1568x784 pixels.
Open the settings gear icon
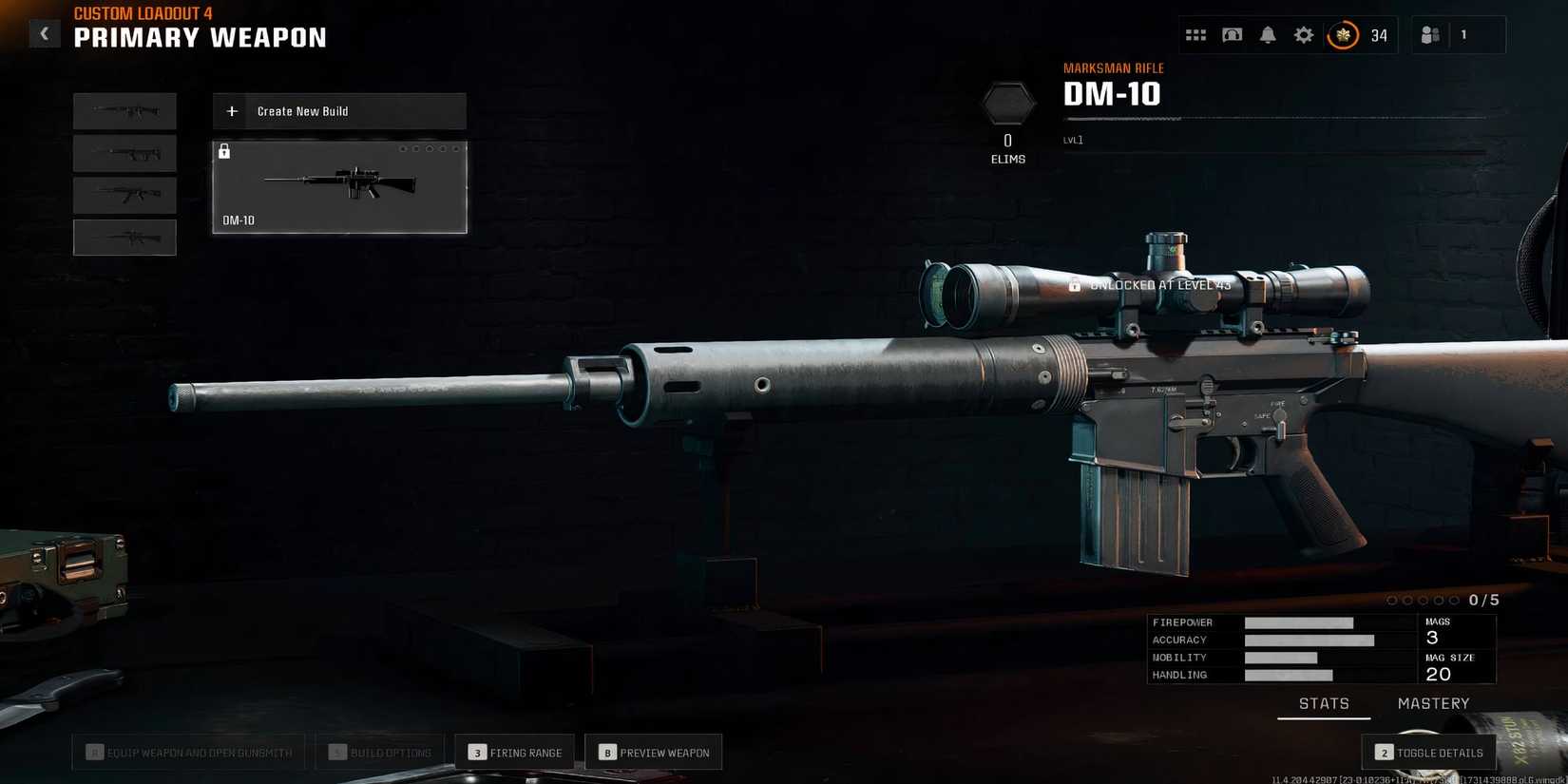pos(1303,34)
